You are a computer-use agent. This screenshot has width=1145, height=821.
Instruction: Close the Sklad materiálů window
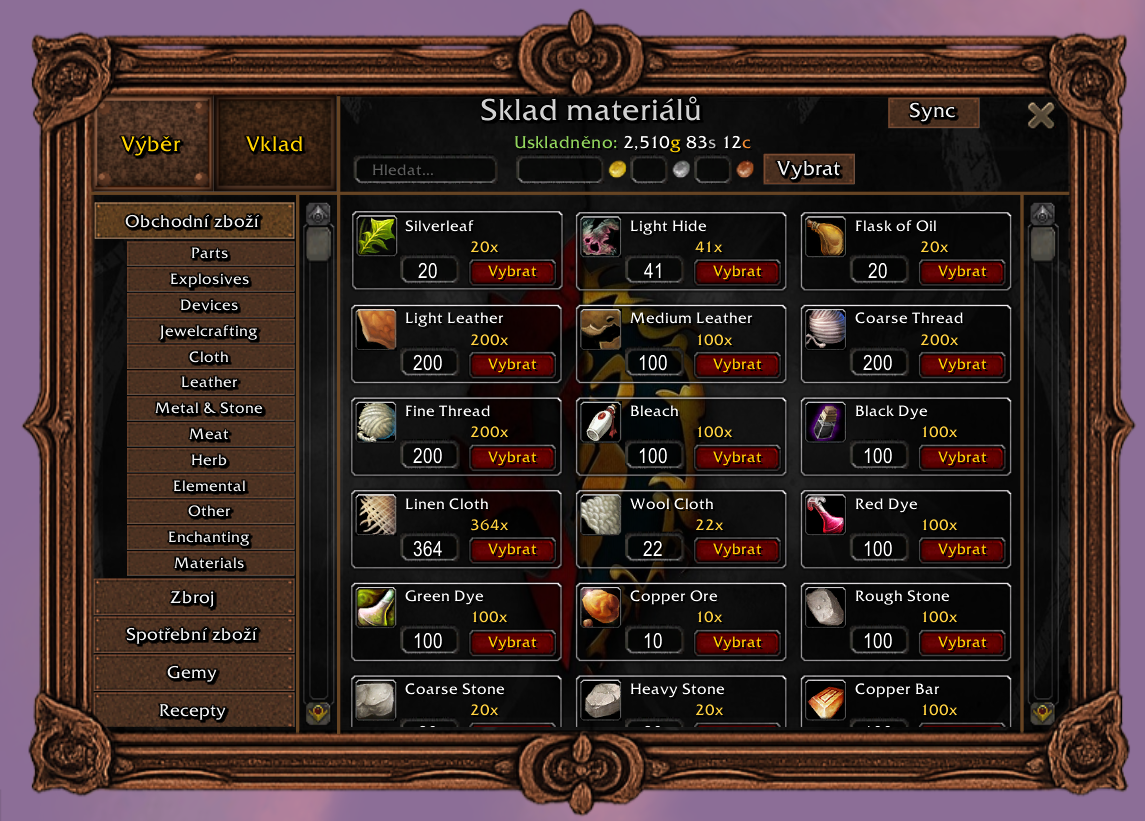[1040, 116]
